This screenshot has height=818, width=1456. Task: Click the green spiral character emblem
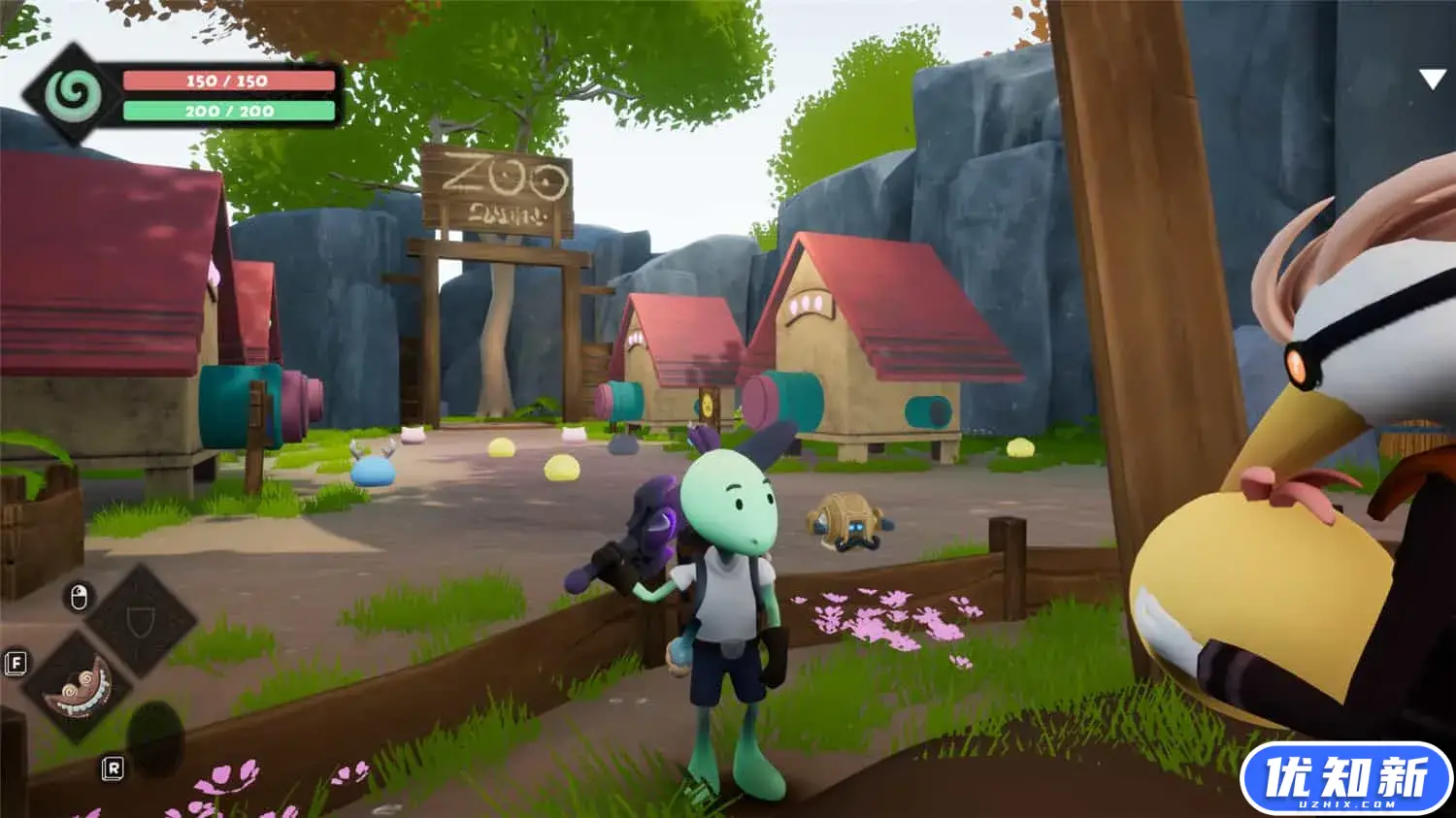pyautogui.click(x=72, y=94)
